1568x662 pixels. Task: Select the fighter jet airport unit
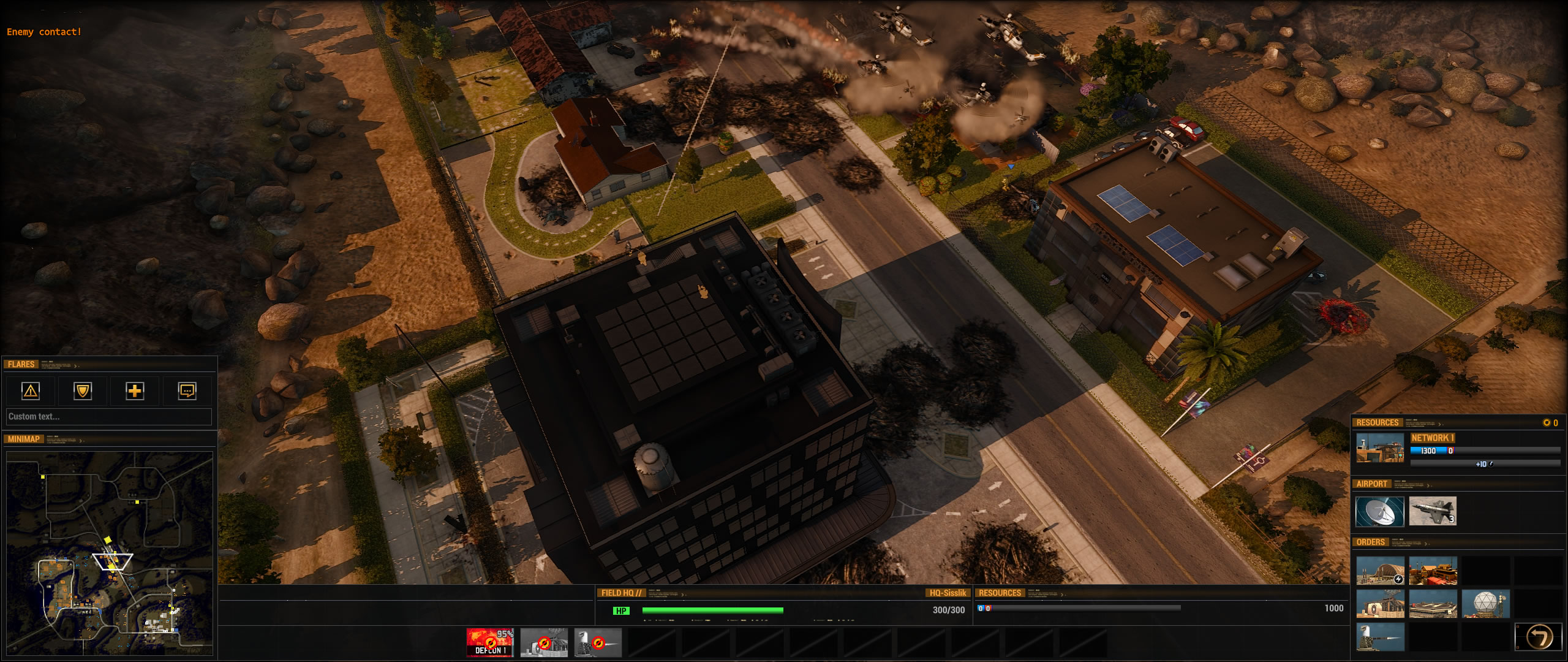[1433, 511]
